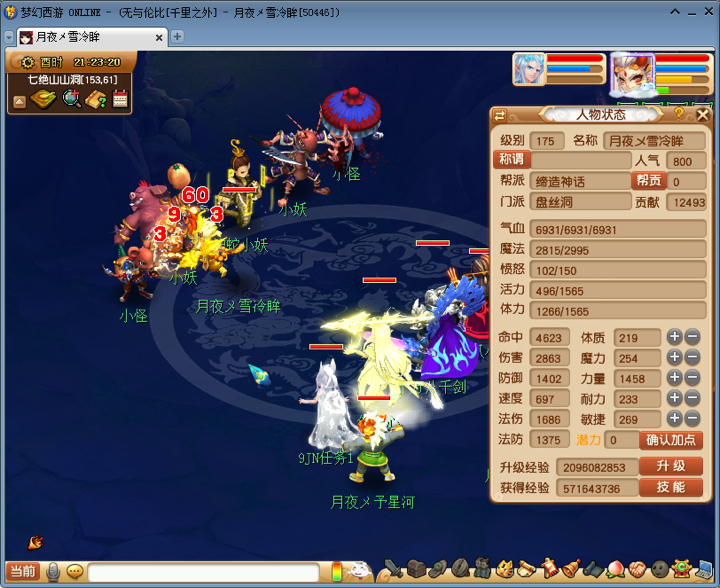Add a point to 体质
The height and width of the screenshot is (588, 720).
[675, 338]
